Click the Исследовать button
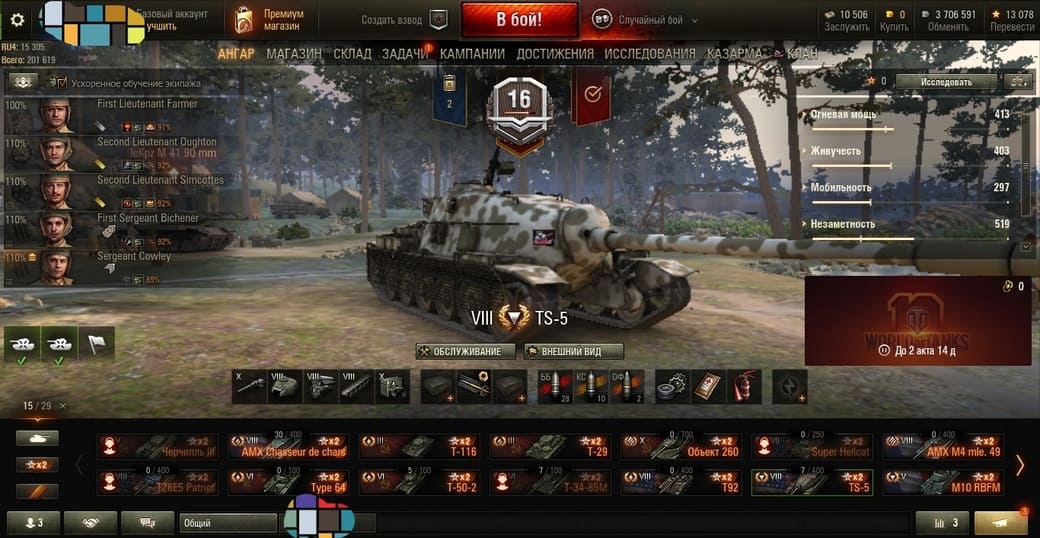The image size is (1040, 538). pyautogui.click(x=945, y=81)
